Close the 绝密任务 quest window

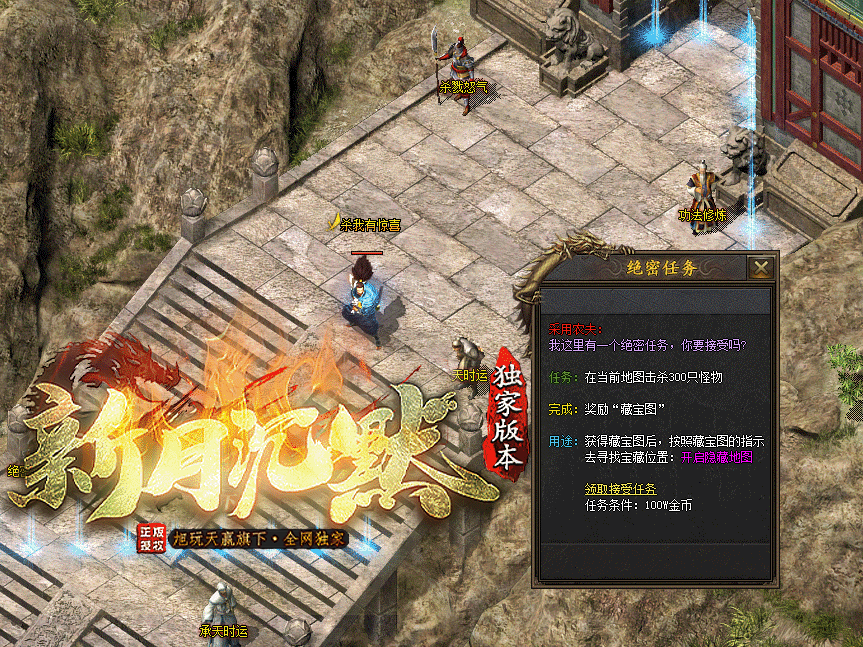(761, 267)
